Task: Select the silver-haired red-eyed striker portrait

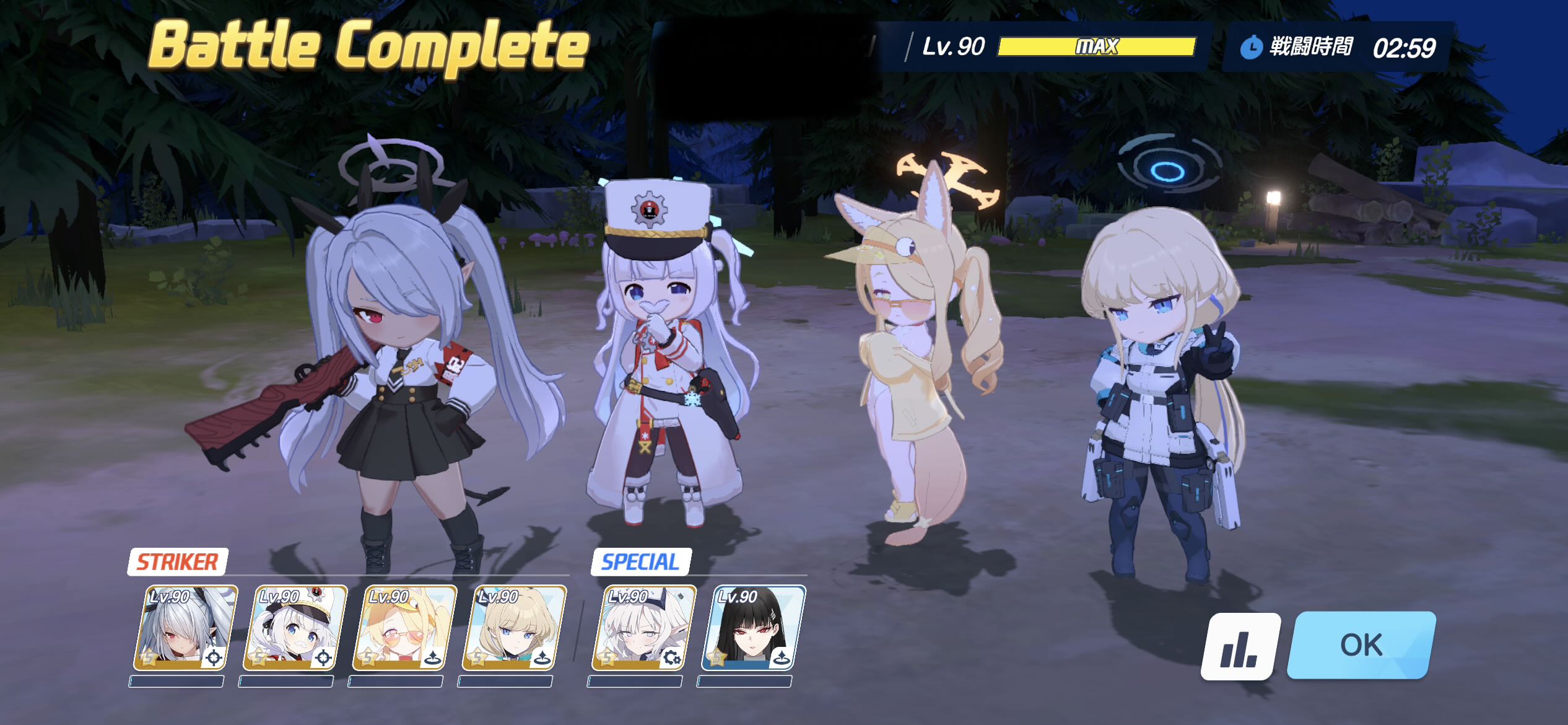Action: [x=185, y=628]
